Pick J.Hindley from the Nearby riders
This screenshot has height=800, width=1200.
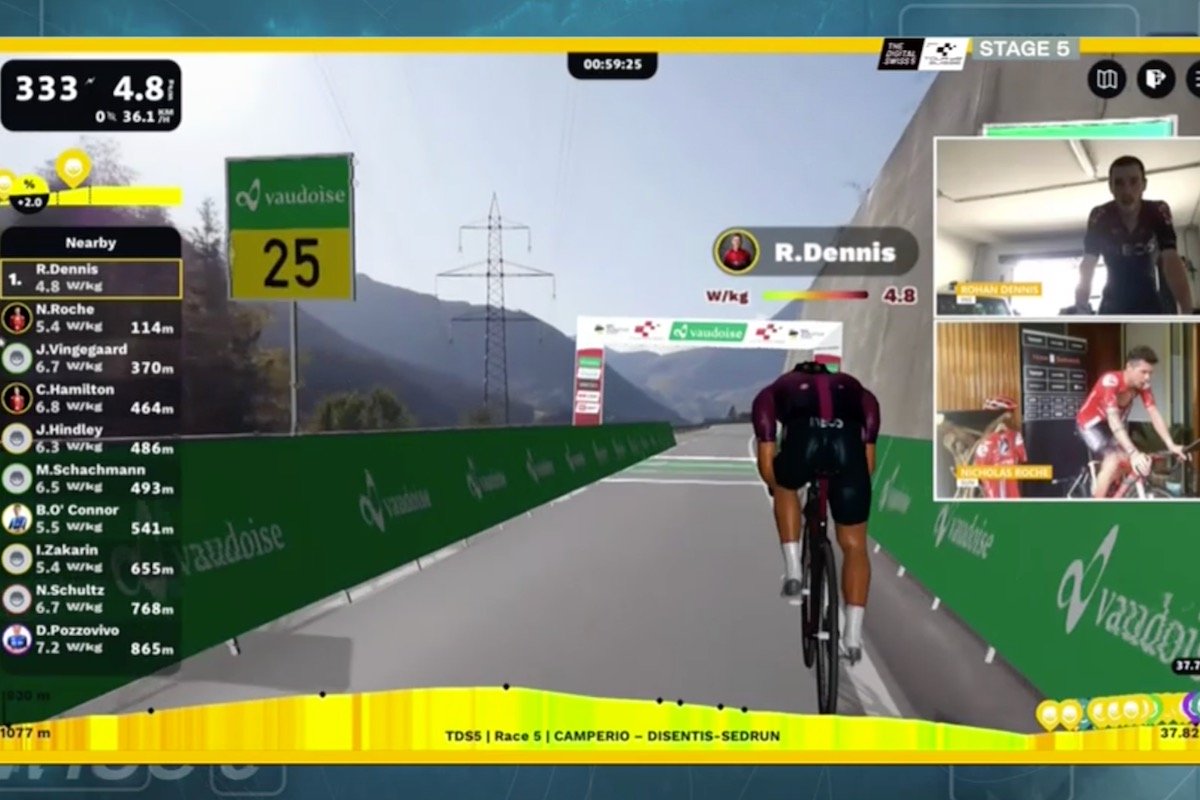point(91,438)
